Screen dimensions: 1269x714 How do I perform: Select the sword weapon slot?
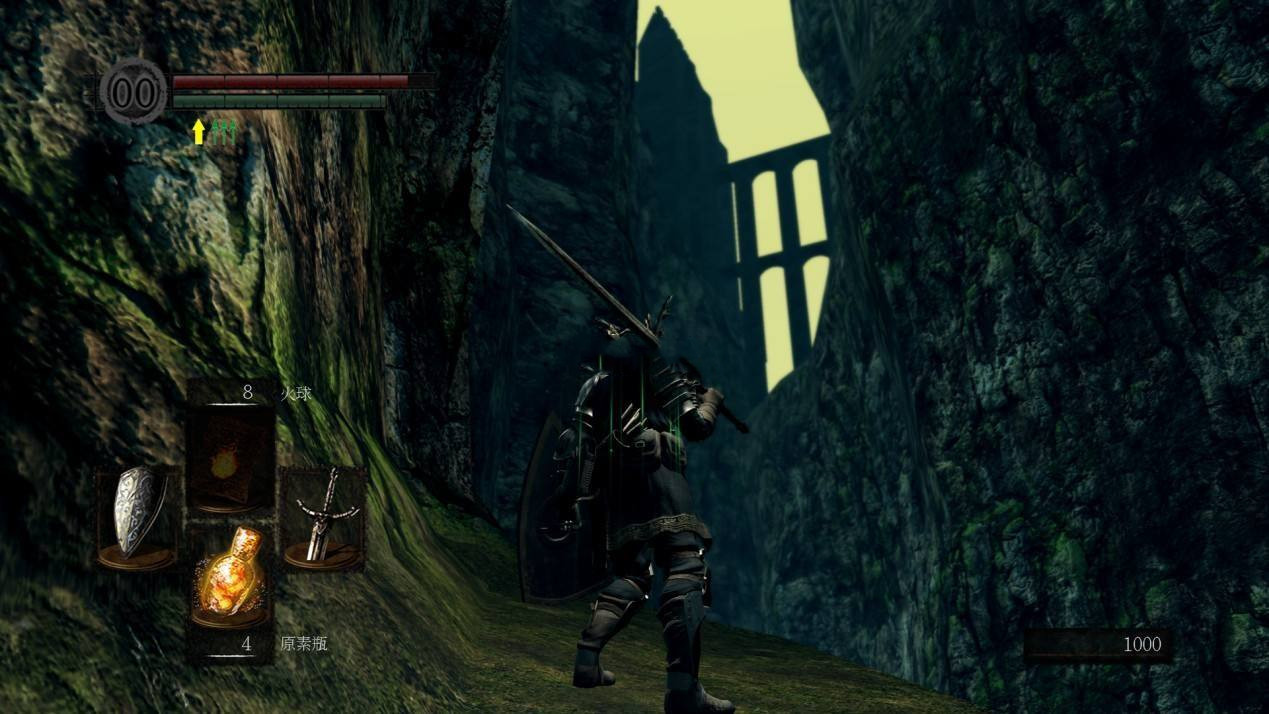(x=321, y=517)
